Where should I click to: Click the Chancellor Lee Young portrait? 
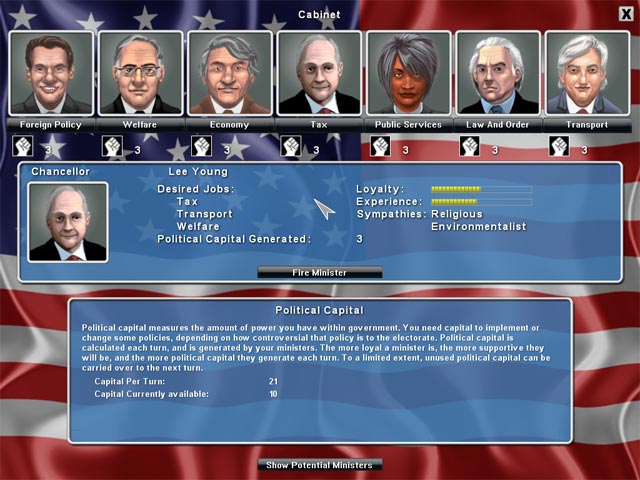(68, 222)
